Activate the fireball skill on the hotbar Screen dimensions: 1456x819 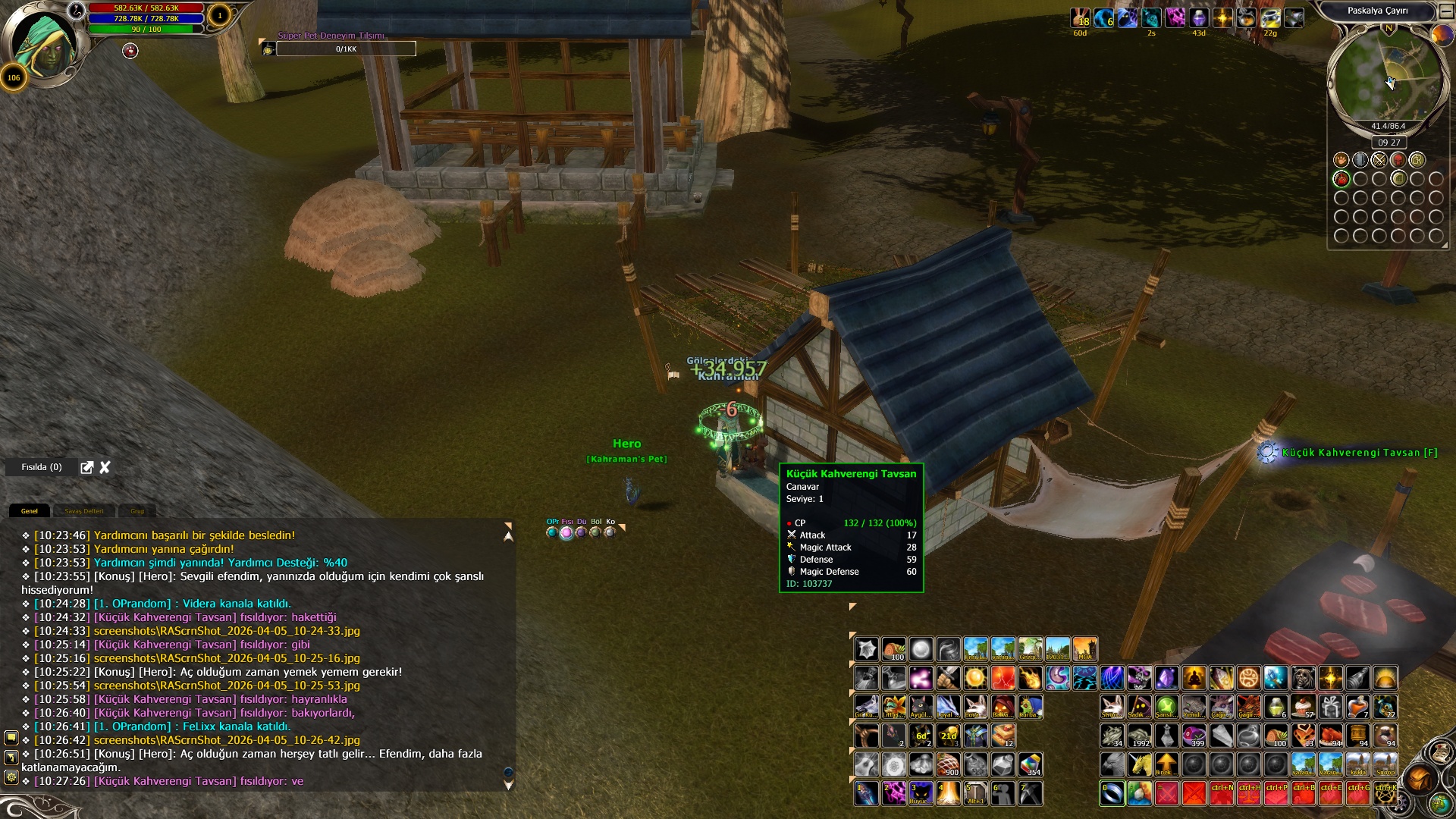click(1030, 678)
